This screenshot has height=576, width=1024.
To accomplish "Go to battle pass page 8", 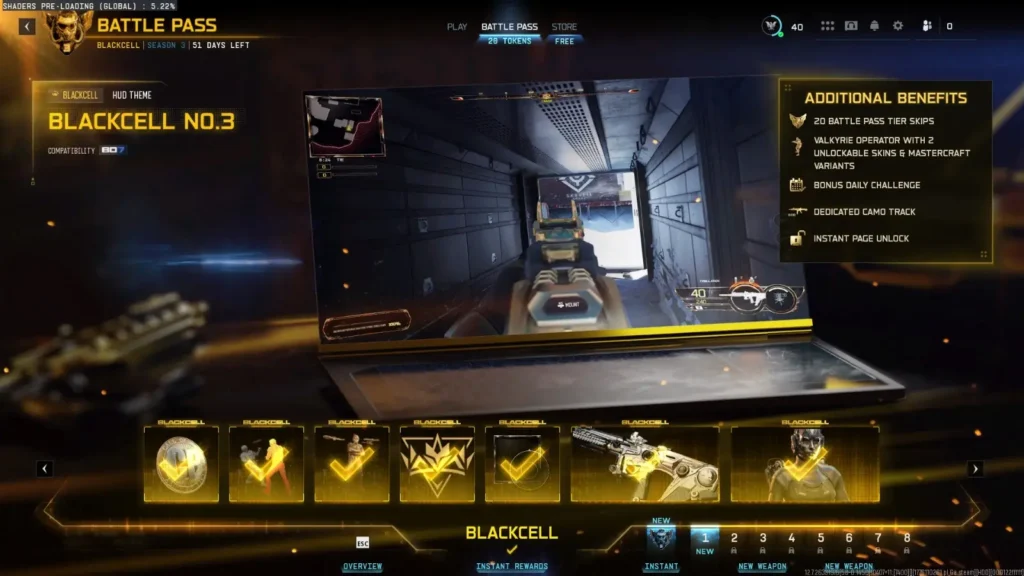I will [x=907, y=539].
